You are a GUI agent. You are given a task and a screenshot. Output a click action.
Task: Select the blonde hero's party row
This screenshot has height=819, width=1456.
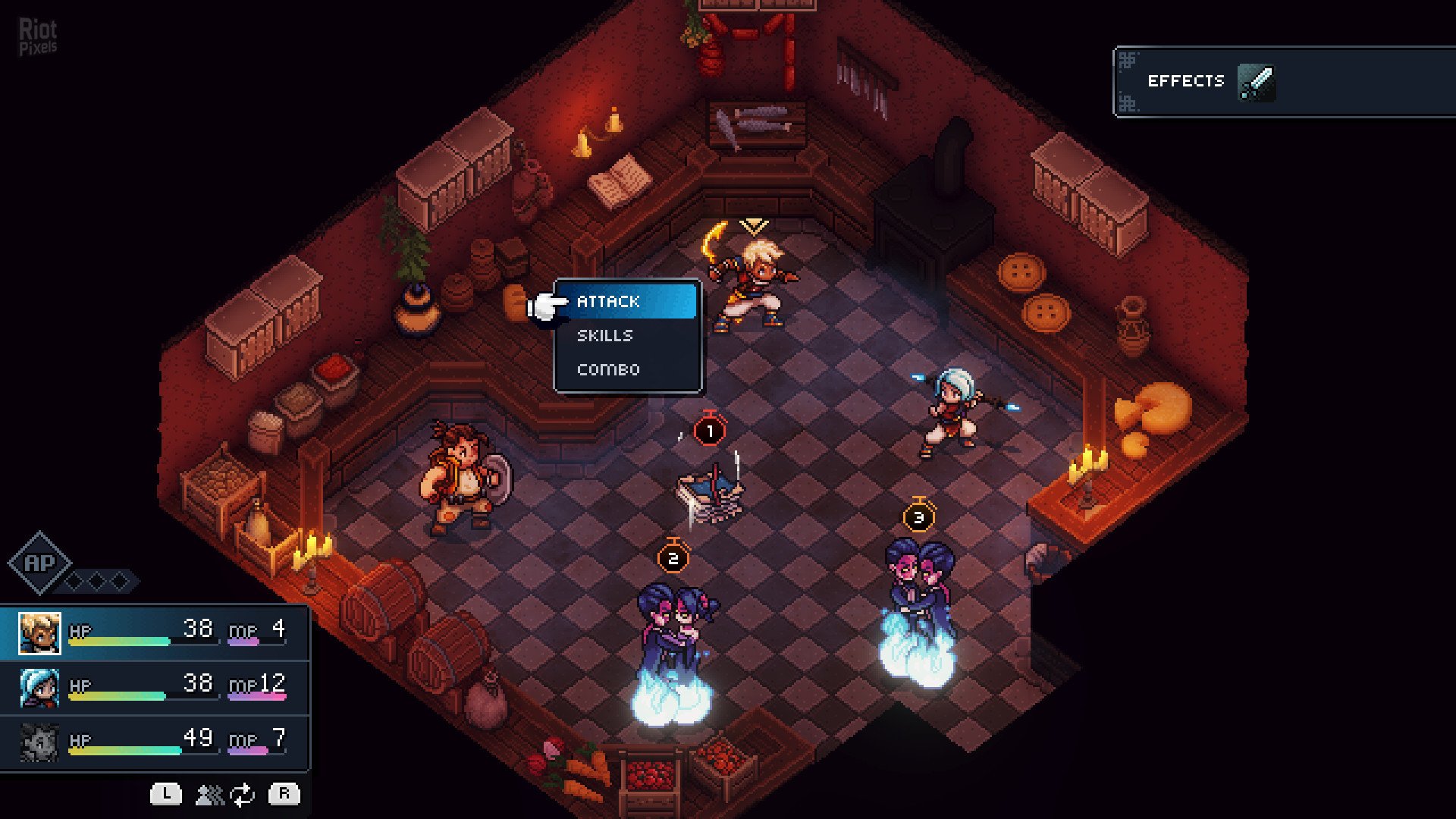[x=155, y=632]
